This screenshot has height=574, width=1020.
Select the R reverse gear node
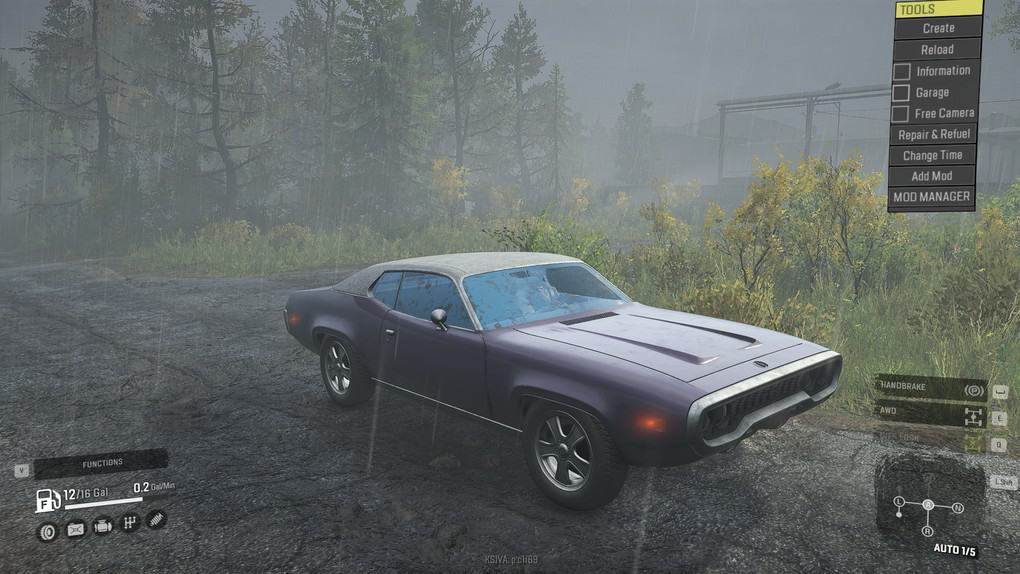(x=928, y=530)
